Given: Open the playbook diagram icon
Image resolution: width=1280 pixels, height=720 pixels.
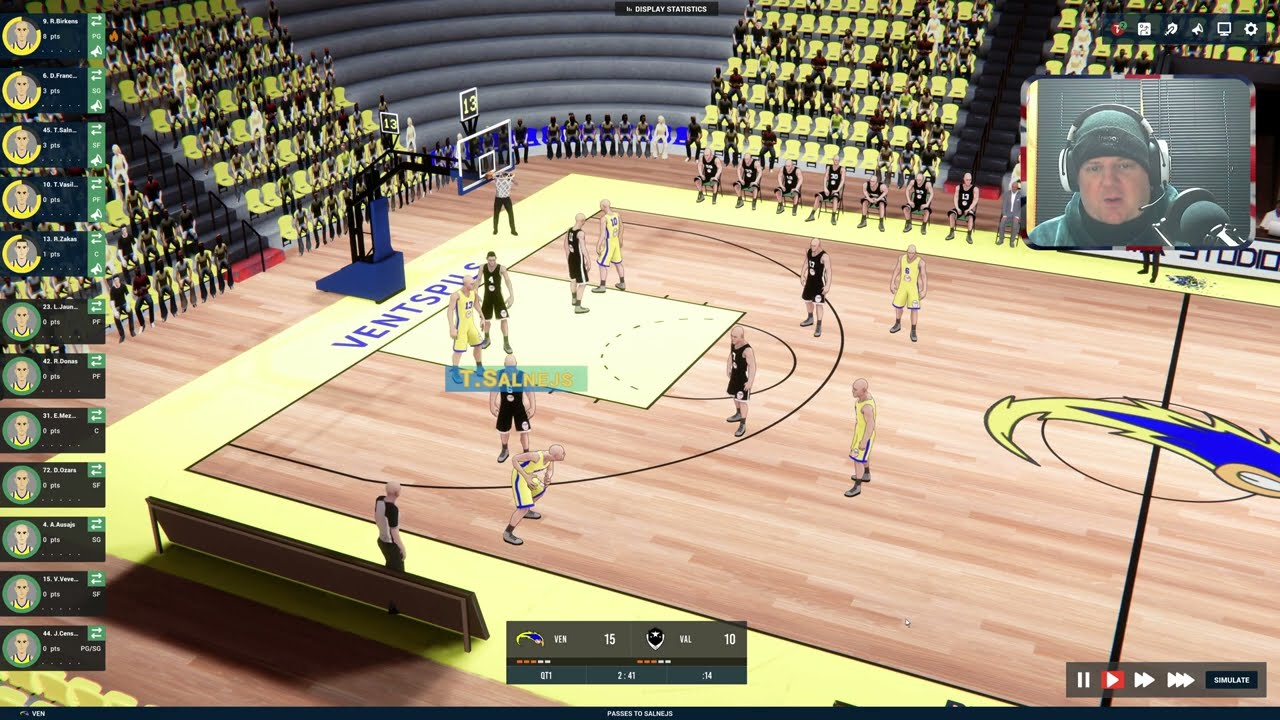Looking at the screenshot, I should (1144, 29).
